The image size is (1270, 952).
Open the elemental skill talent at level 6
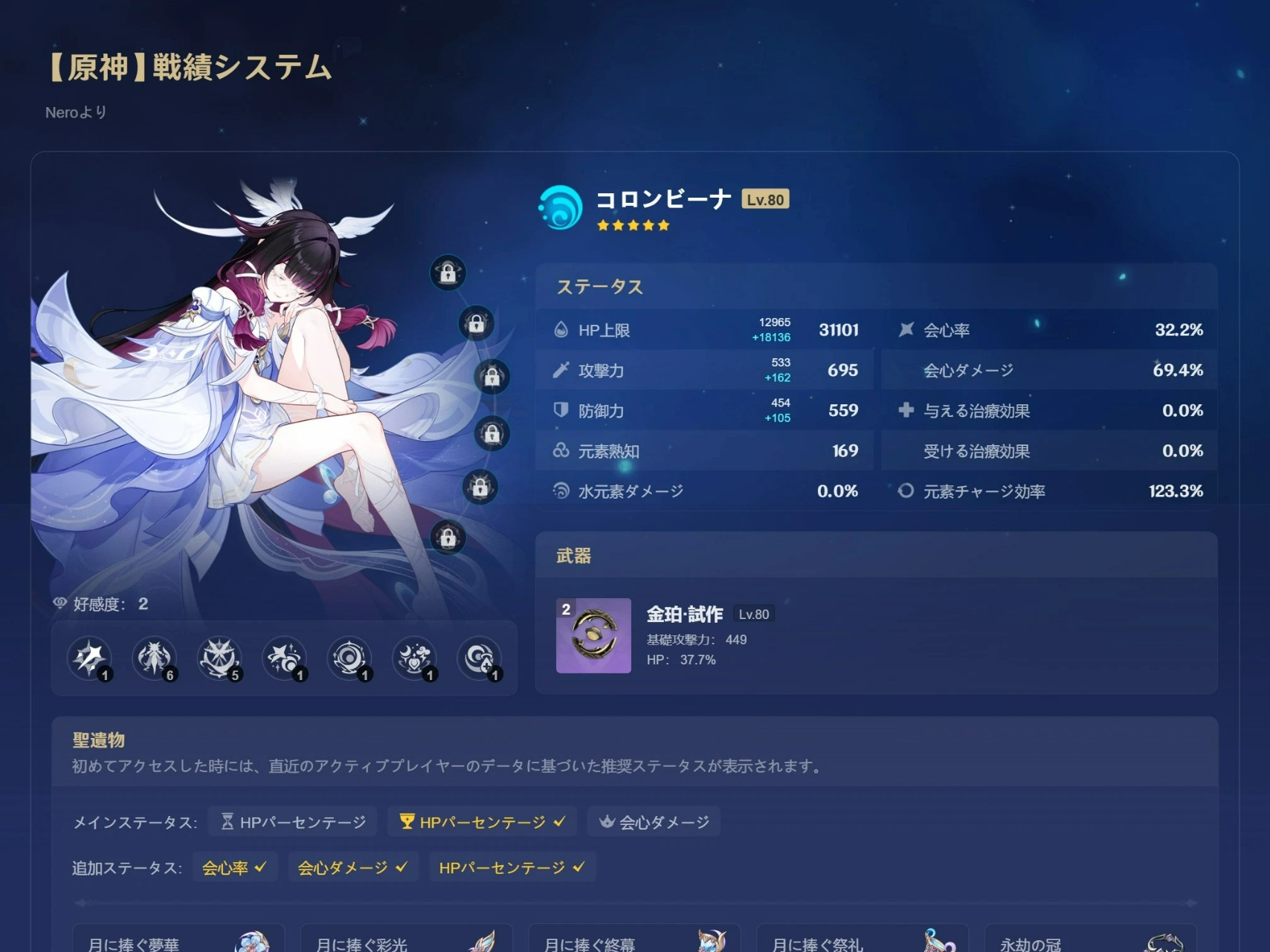coord(155,658)
